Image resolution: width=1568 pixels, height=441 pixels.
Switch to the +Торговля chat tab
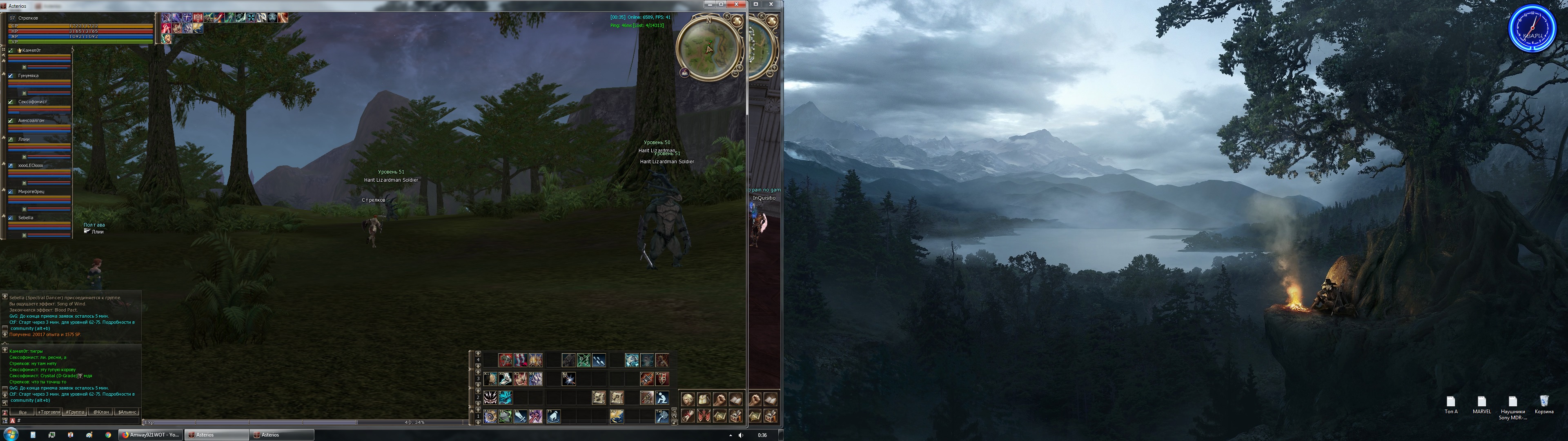(x=49, y=412)
